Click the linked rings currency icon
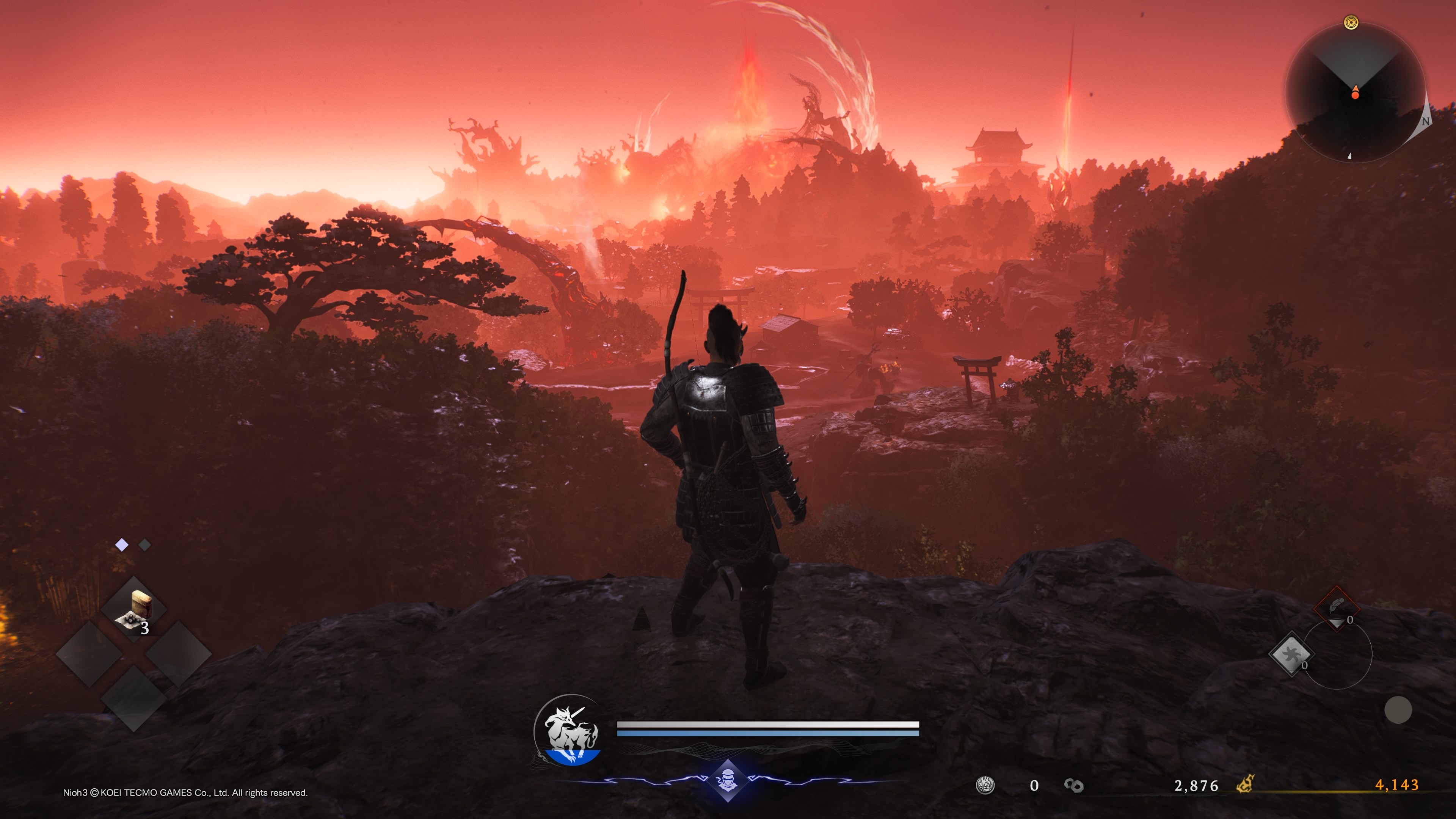 coord(1073,785)
